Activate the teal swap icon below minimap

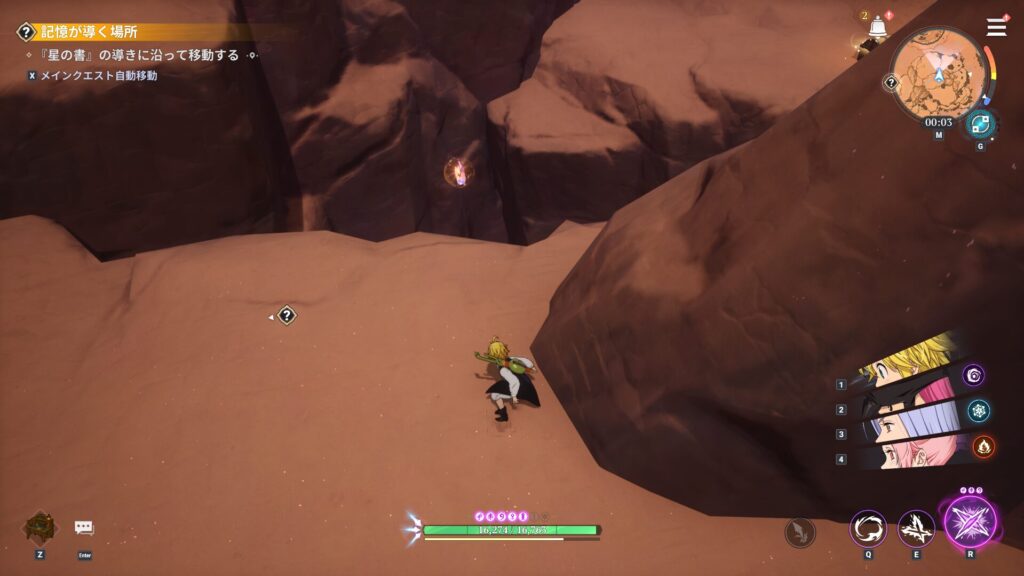click(x=980, y=124)
